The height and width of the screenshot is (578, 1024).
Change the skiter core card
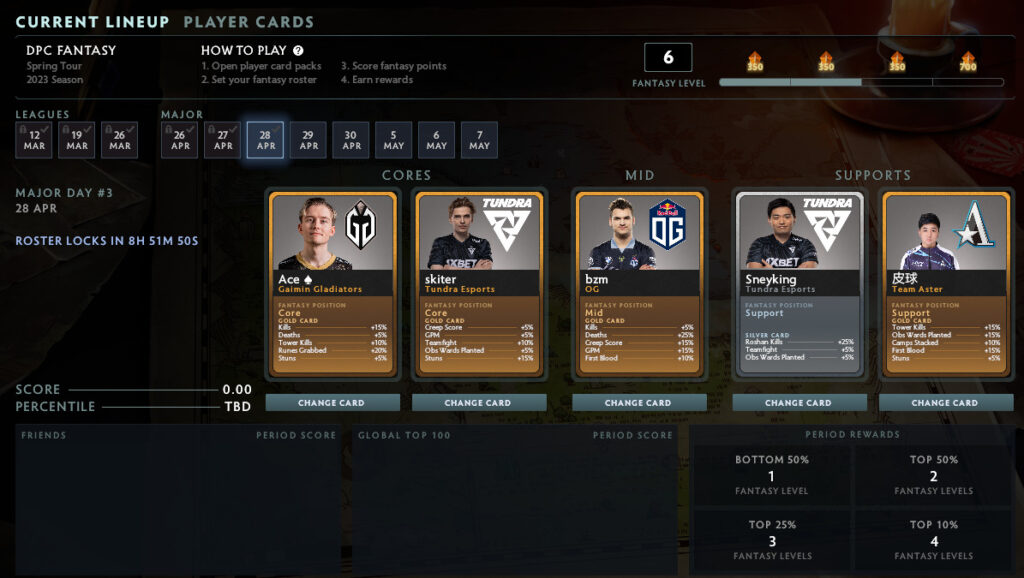[x=478, y=403]
